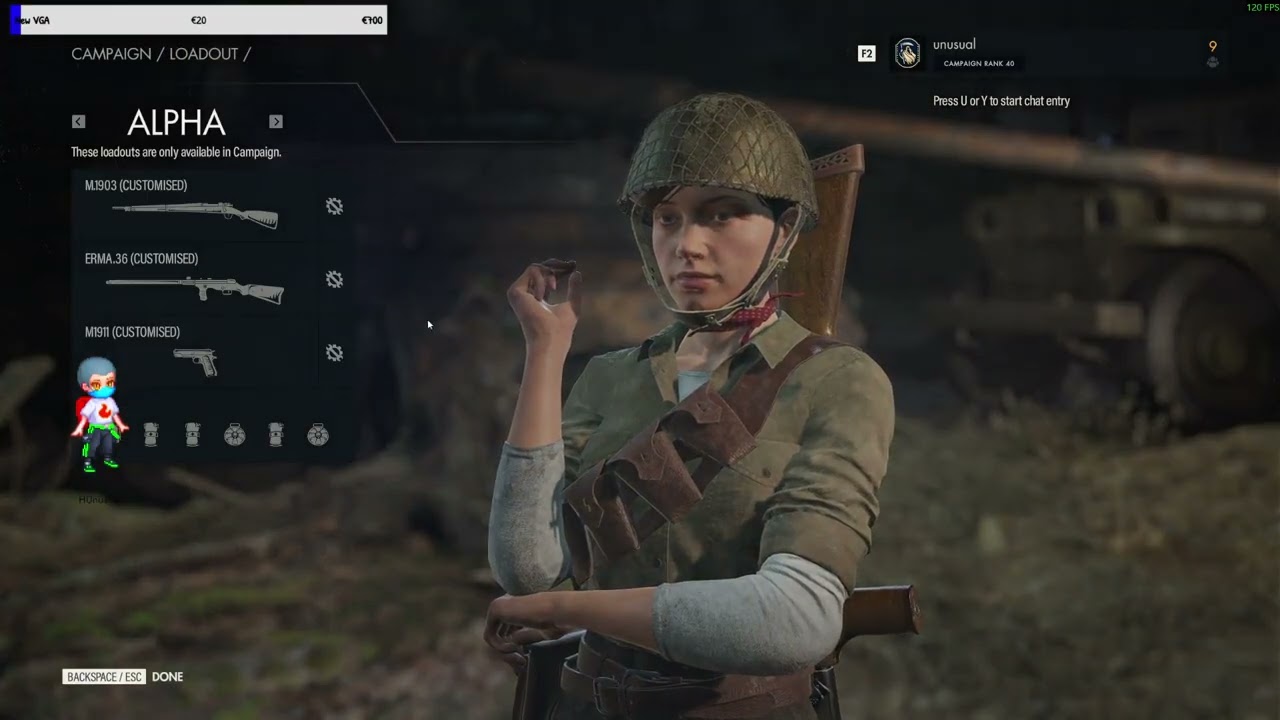The image size is (1280, 720).
Task: Switch to the previous loadout with left arrow
Action: (78, 122)
